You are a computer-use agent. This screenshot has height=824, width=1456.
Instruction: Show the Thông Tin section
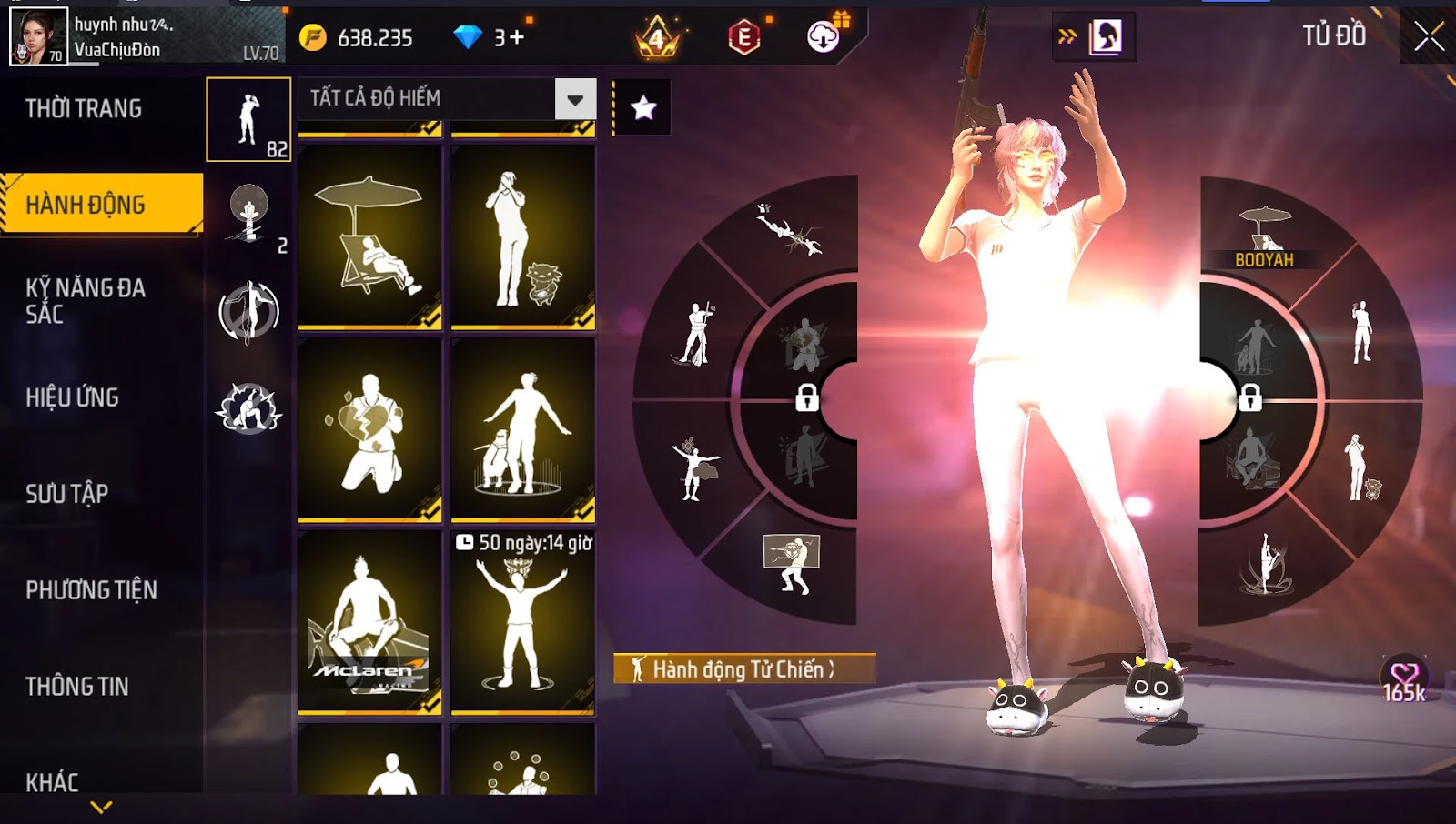[77, 687]
